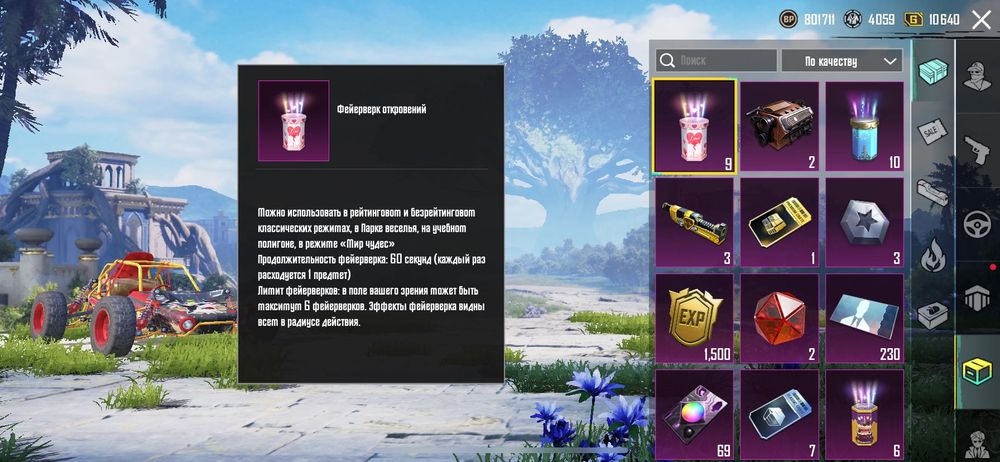Choose the color wheel paint item
1000x462 pixels.
(x=695, y=412)
